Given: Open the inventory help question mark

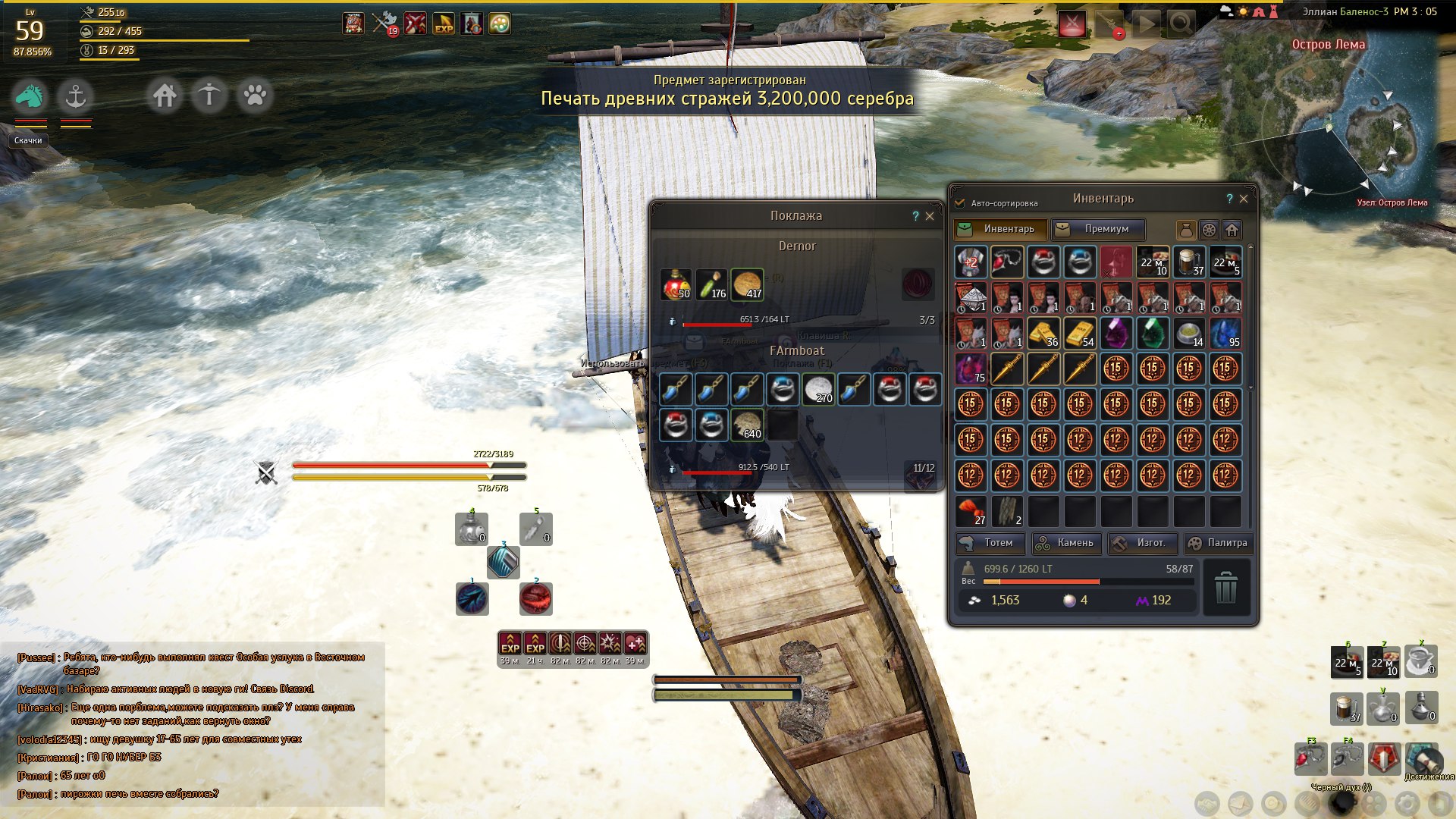Looking at the screenshot, I should (x=1229, y=199).
